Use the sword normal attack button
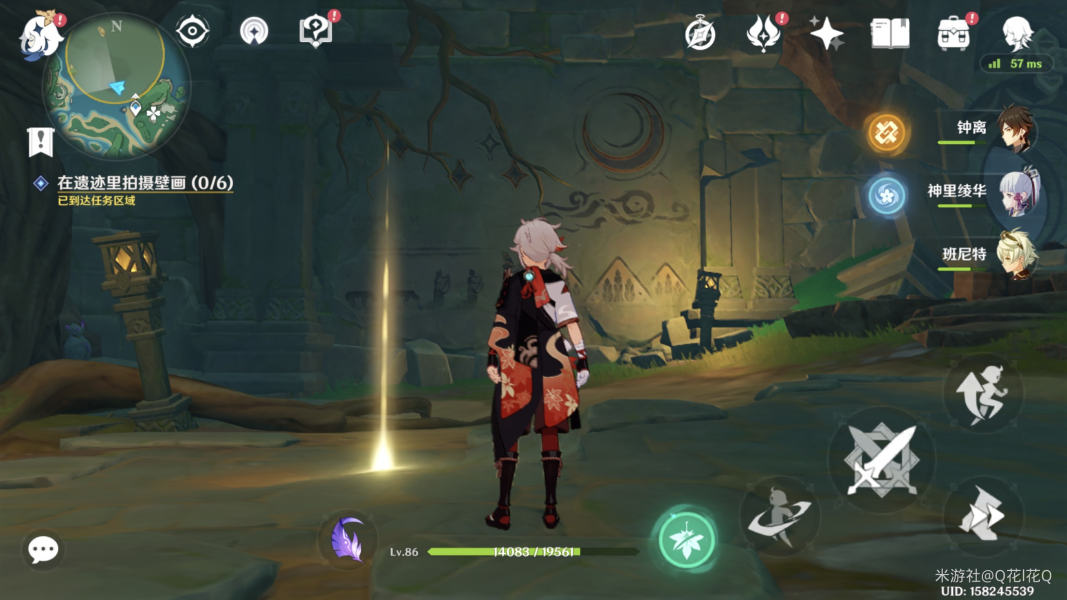Viewport: 1067px width, 600px height. click(881, 459)
